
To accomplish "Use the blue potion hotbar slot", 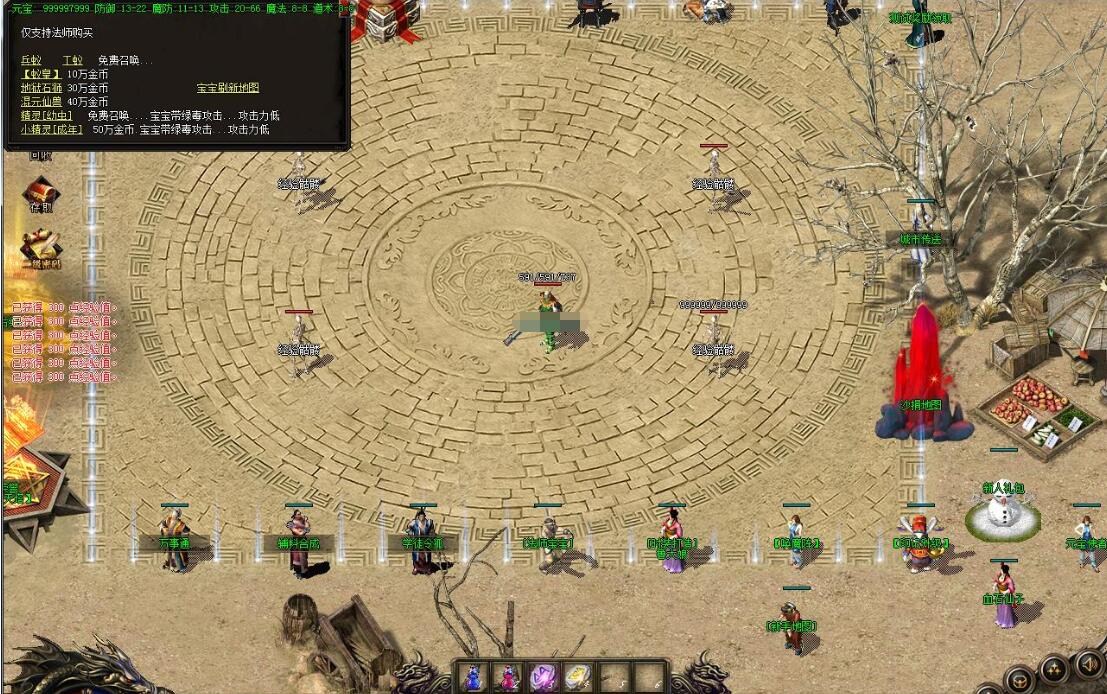I will click(475, 676).
